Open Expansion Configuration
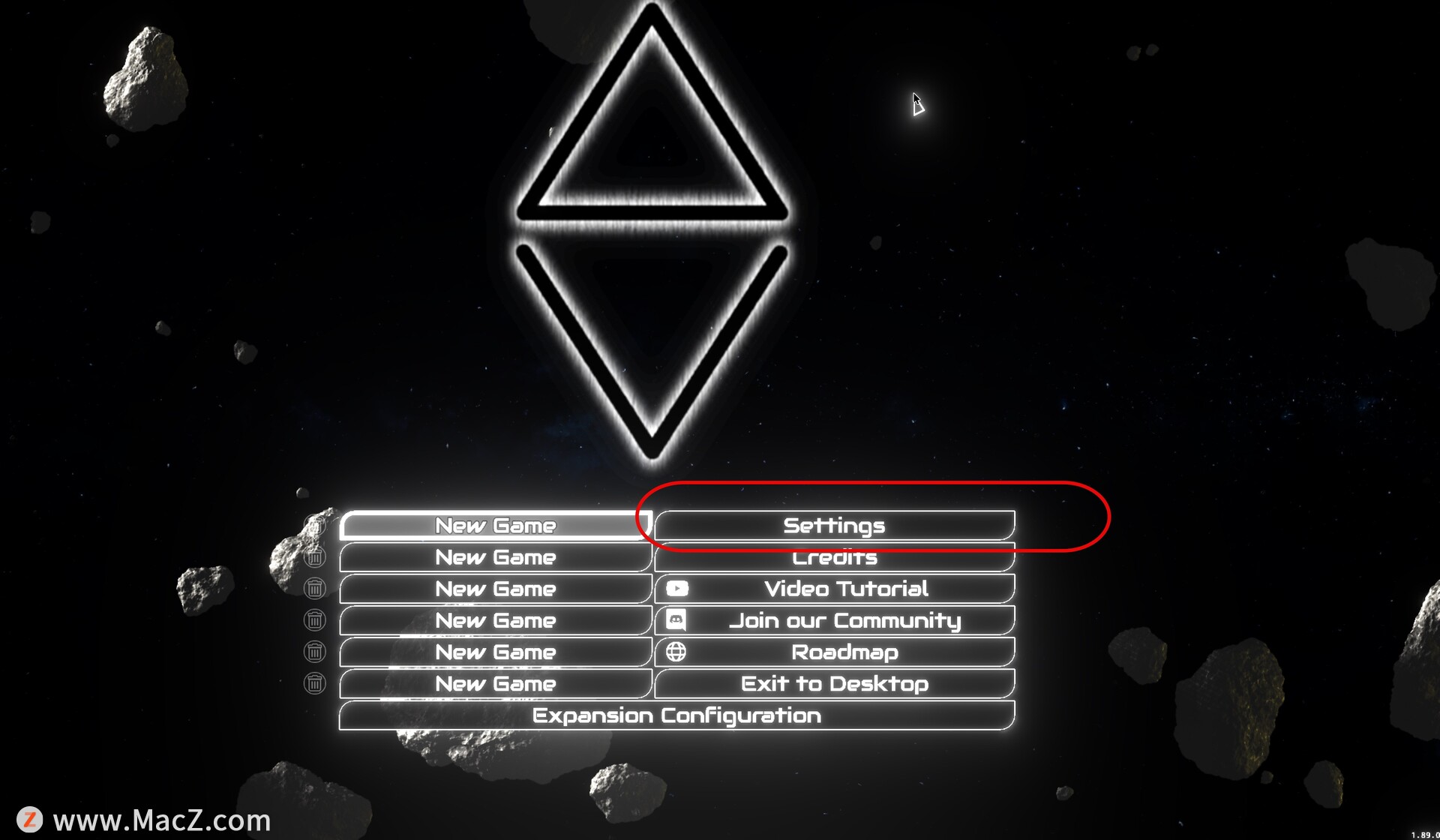The height and width of the screenshot is (840, 1440). tap(676, 716)
